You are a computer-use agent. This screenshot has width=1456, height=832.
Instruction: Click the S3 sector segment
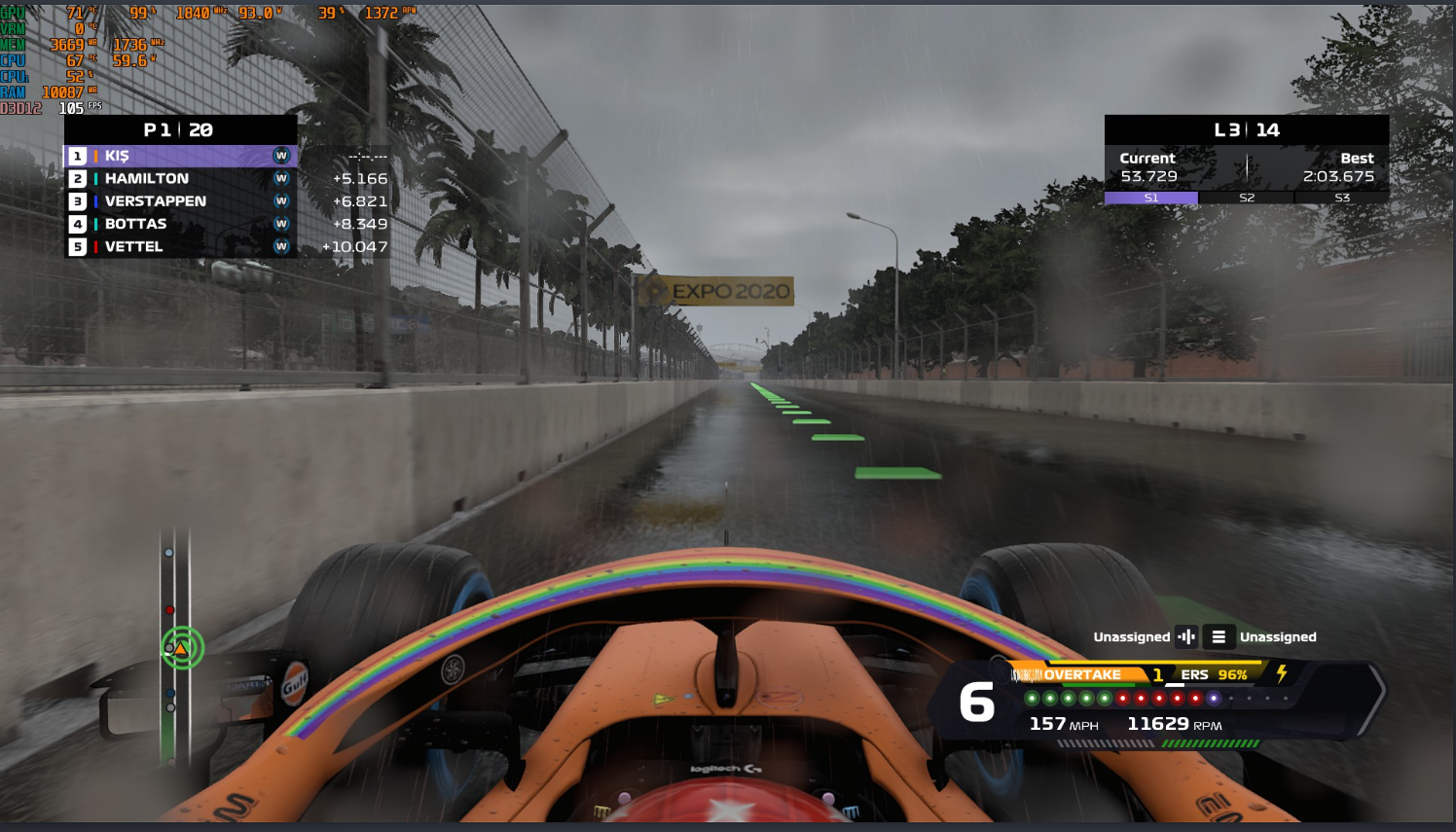pyautogui.click(x=1342, y=198)
